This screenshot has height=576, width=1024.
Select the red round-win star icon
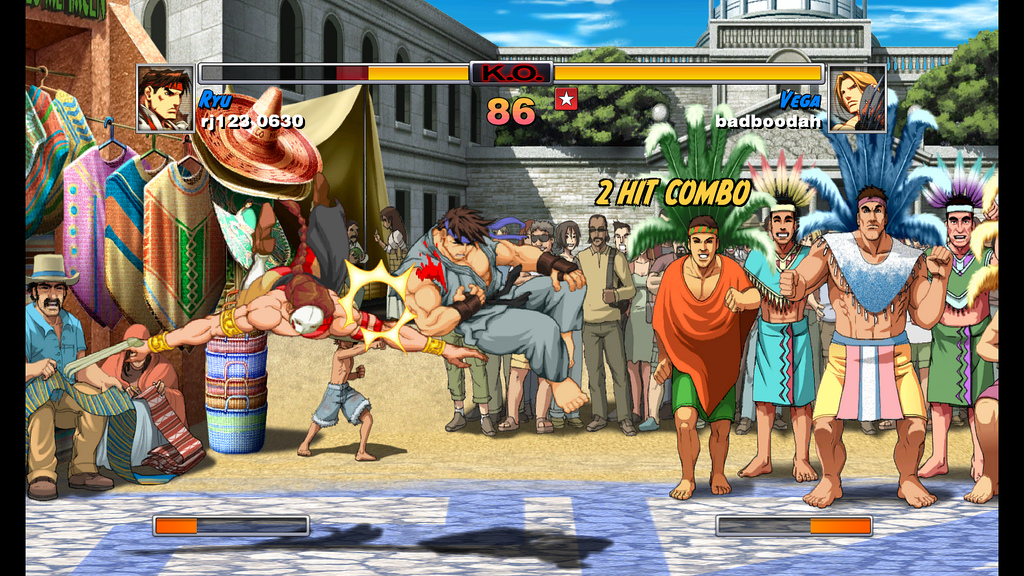point(566,98)
